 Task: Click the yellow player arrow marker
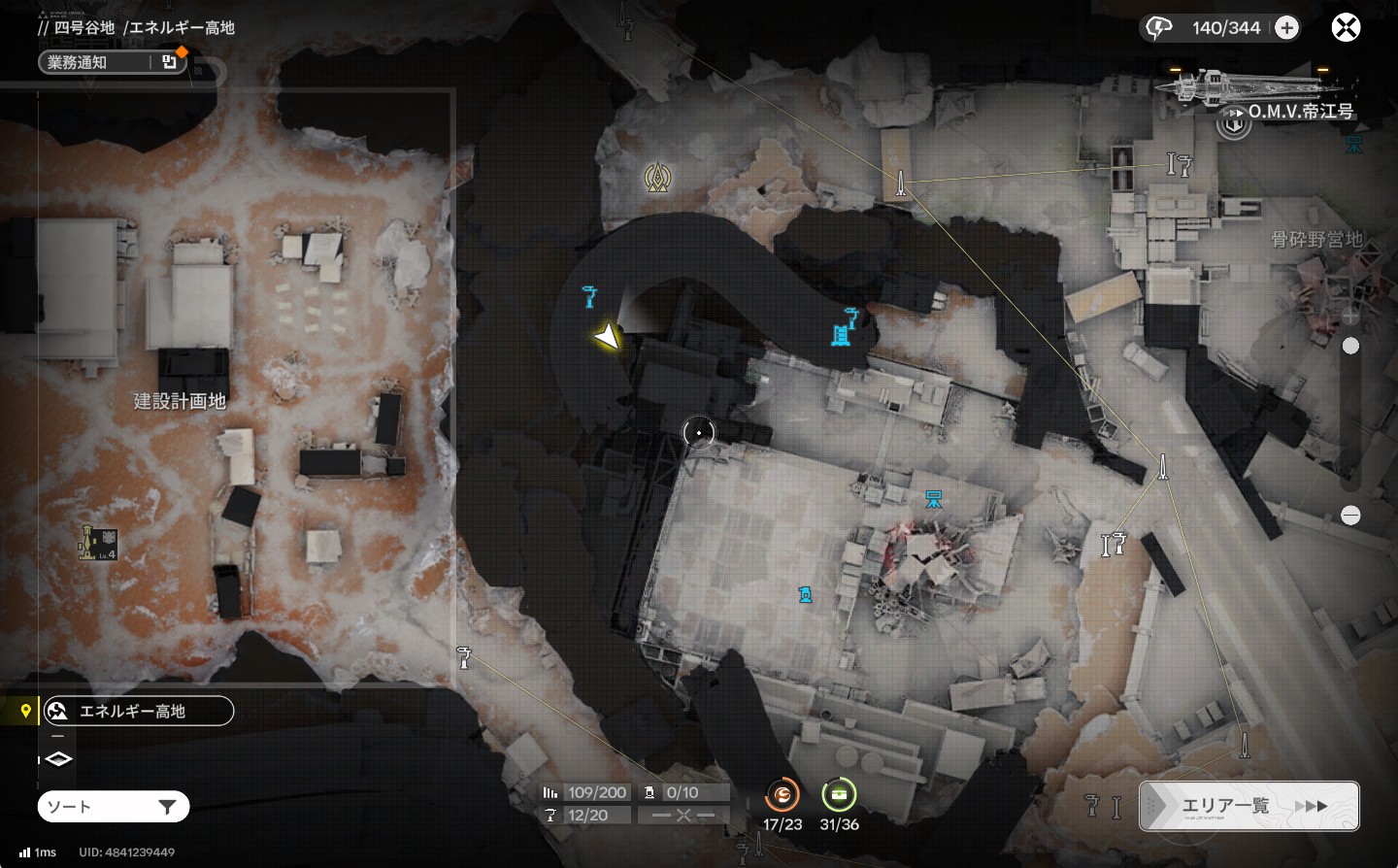coord(607,338)
